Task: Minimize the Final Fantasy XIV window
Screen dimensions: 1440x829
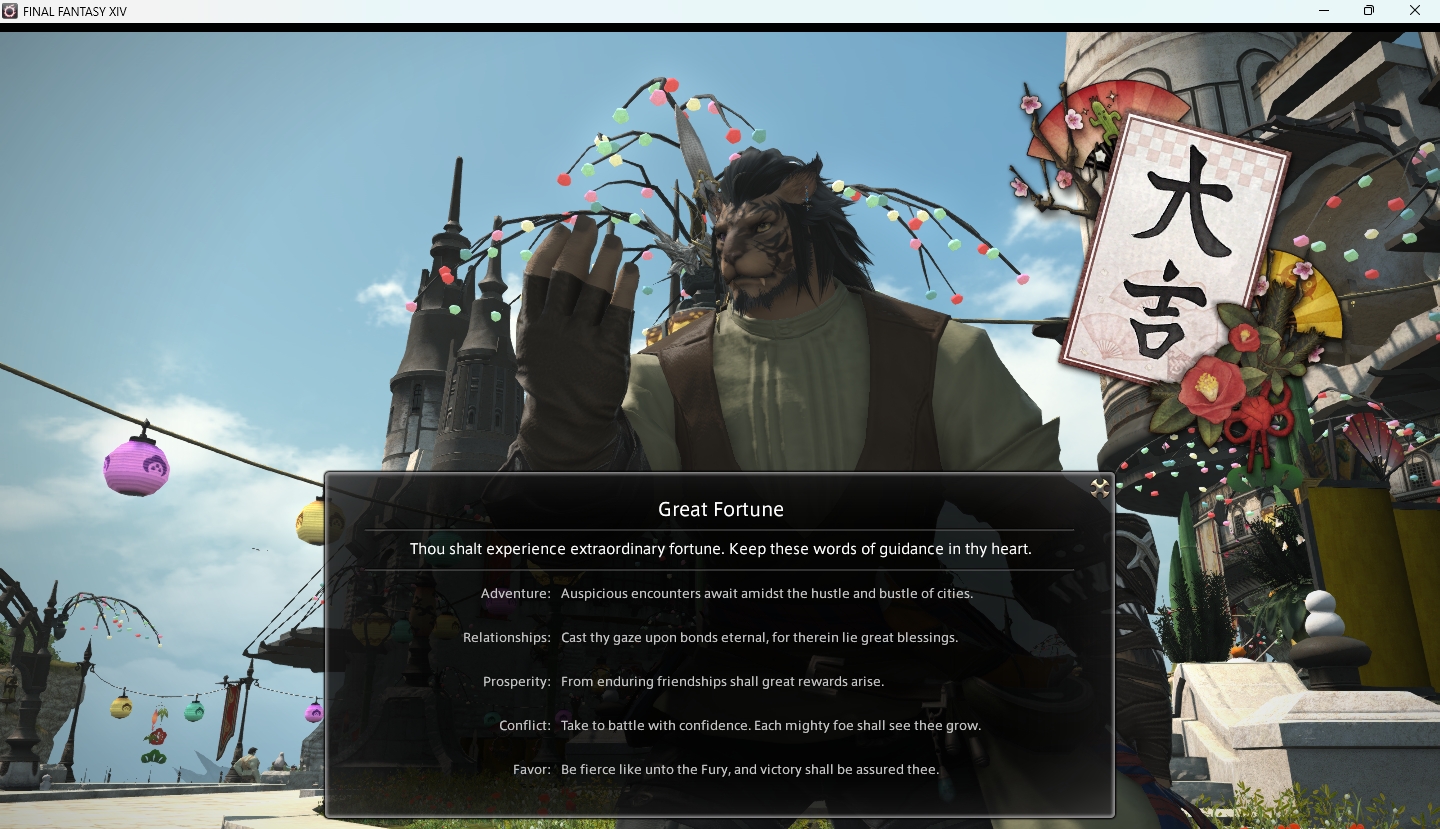Action: coord(1324,11)
